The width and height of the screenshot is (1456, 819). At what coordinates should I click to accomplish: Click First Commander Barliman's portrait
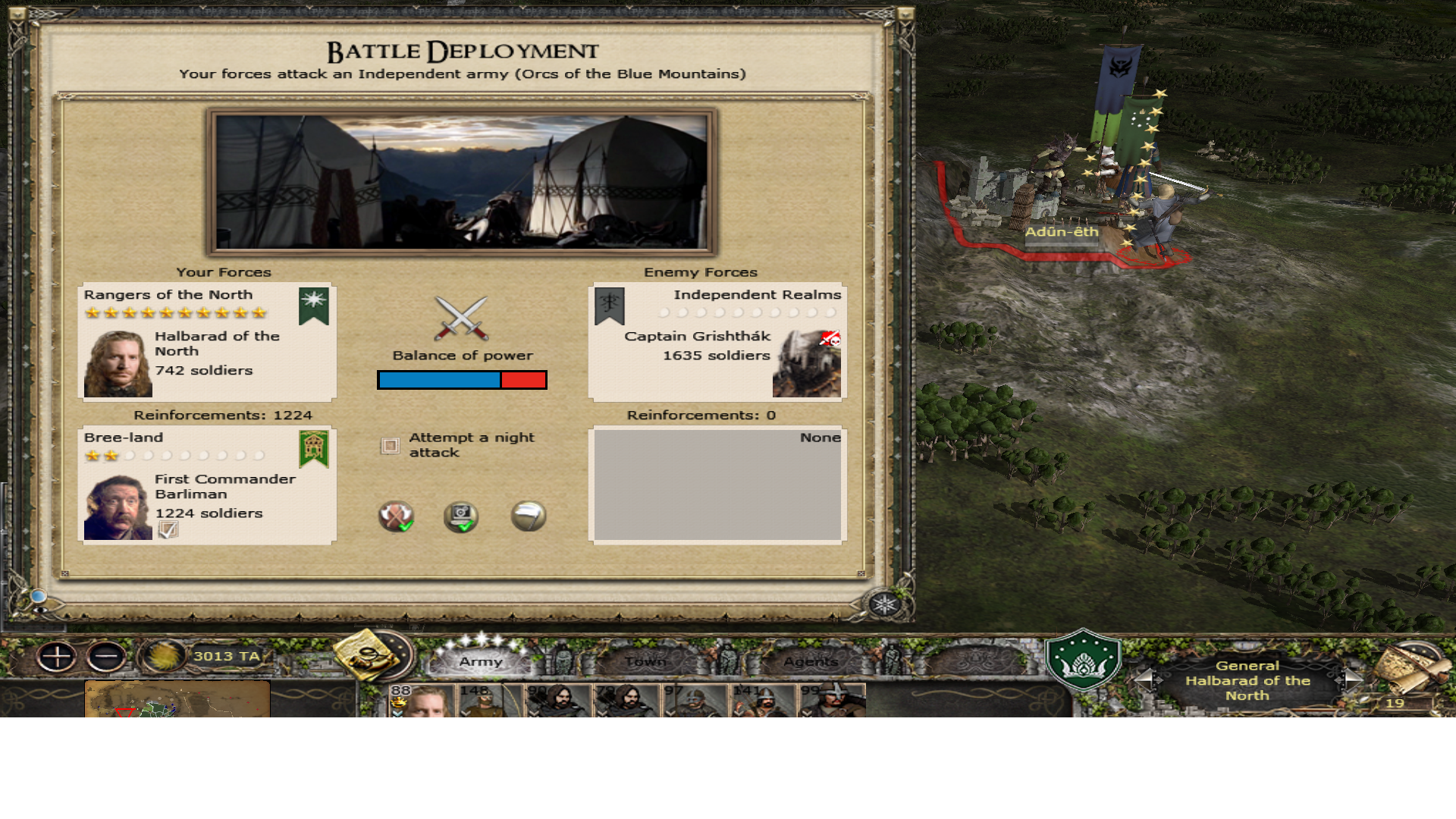pyautogui.click(x=118, y=507)
